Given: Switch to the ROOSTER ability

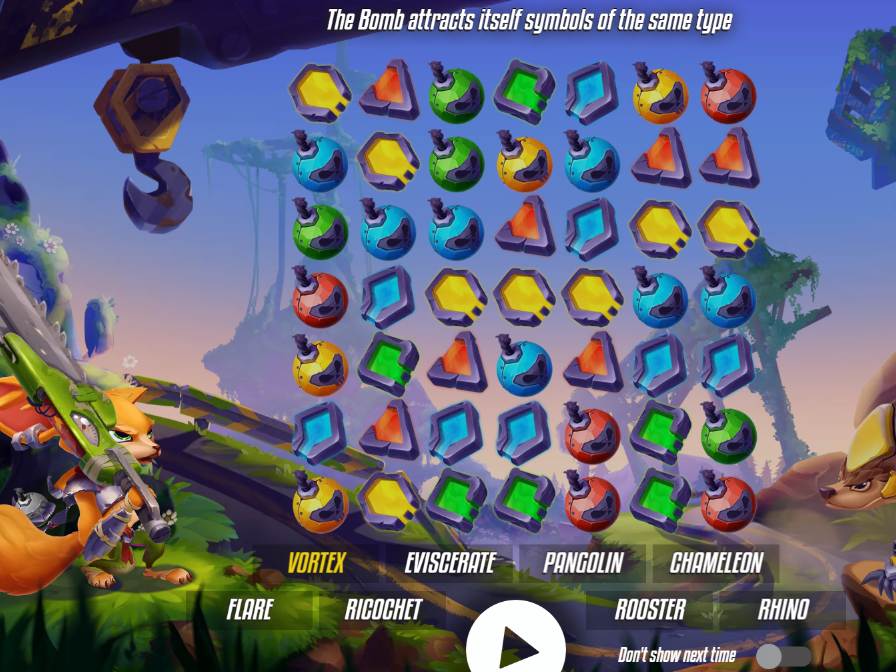Looking at the screenshot, I should tap(650, 609).
